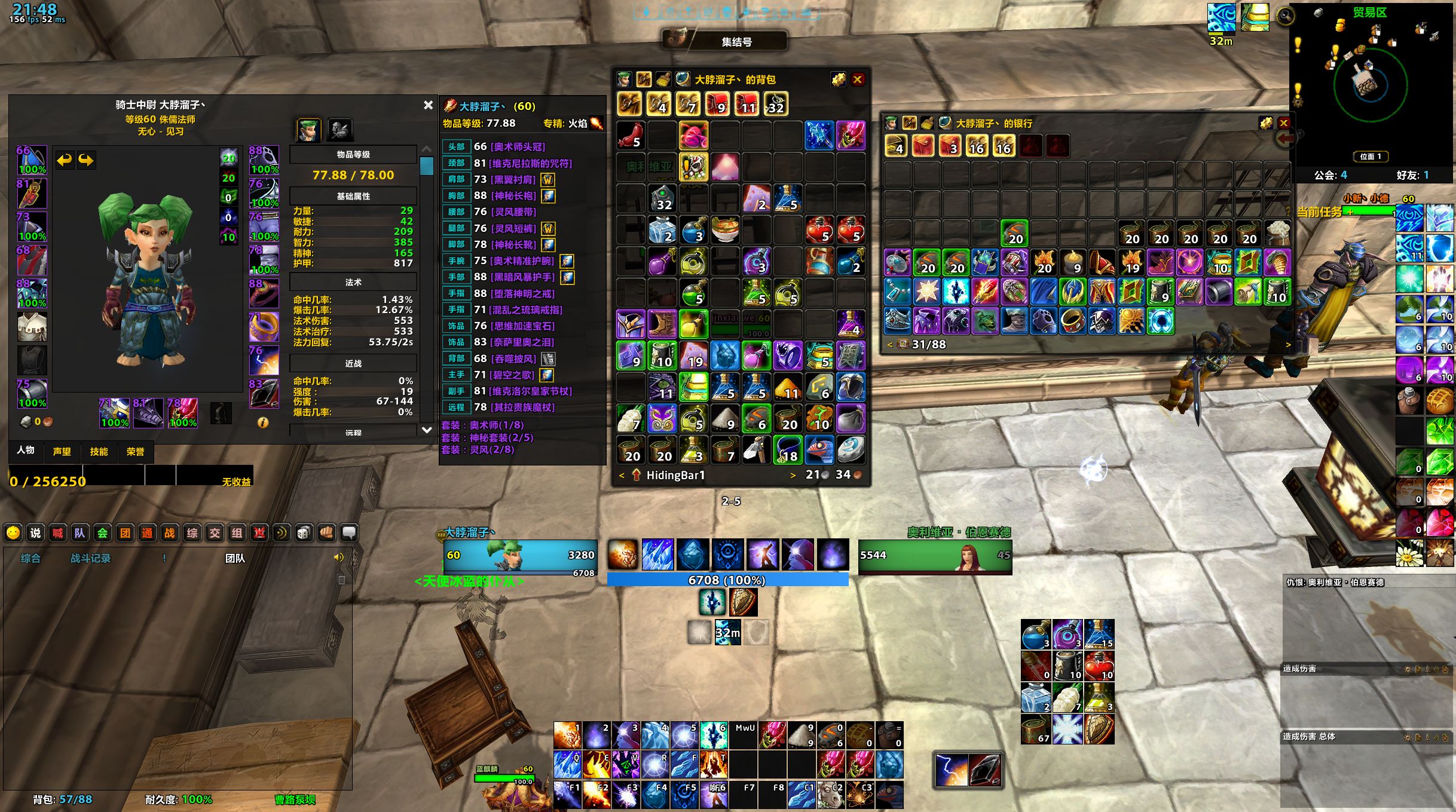
Task: Switch to the 声望 reputation tab
Action: point(62,452)
